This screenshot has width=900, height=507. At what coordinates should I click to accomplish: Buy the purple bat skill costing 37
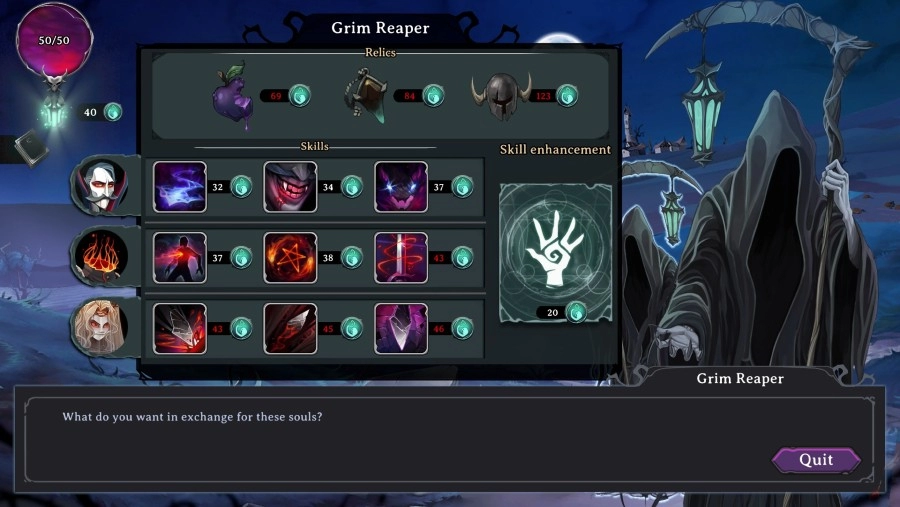401,187
